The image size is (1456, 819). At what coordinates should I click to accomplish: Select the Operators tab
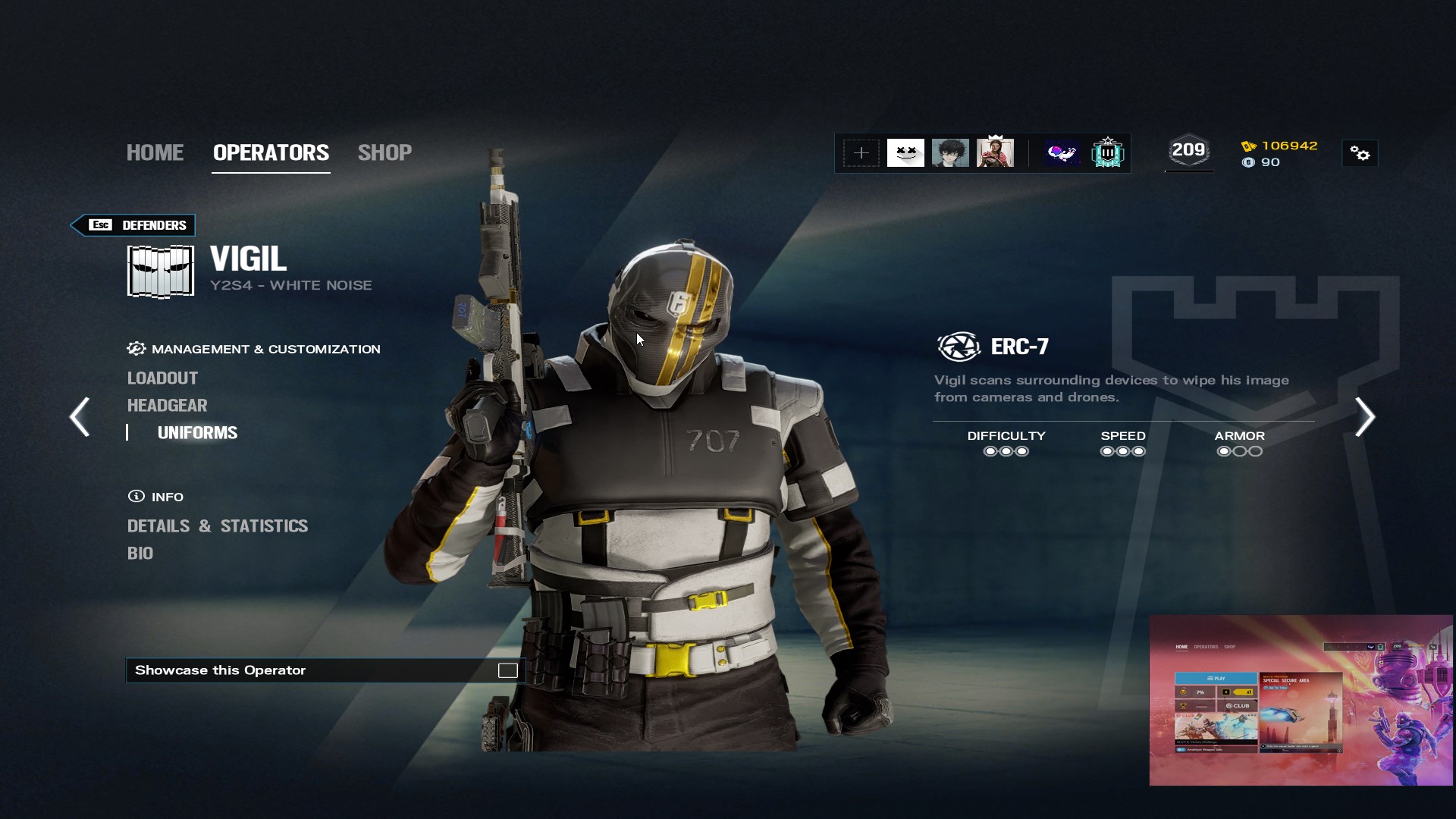(271, 152)
